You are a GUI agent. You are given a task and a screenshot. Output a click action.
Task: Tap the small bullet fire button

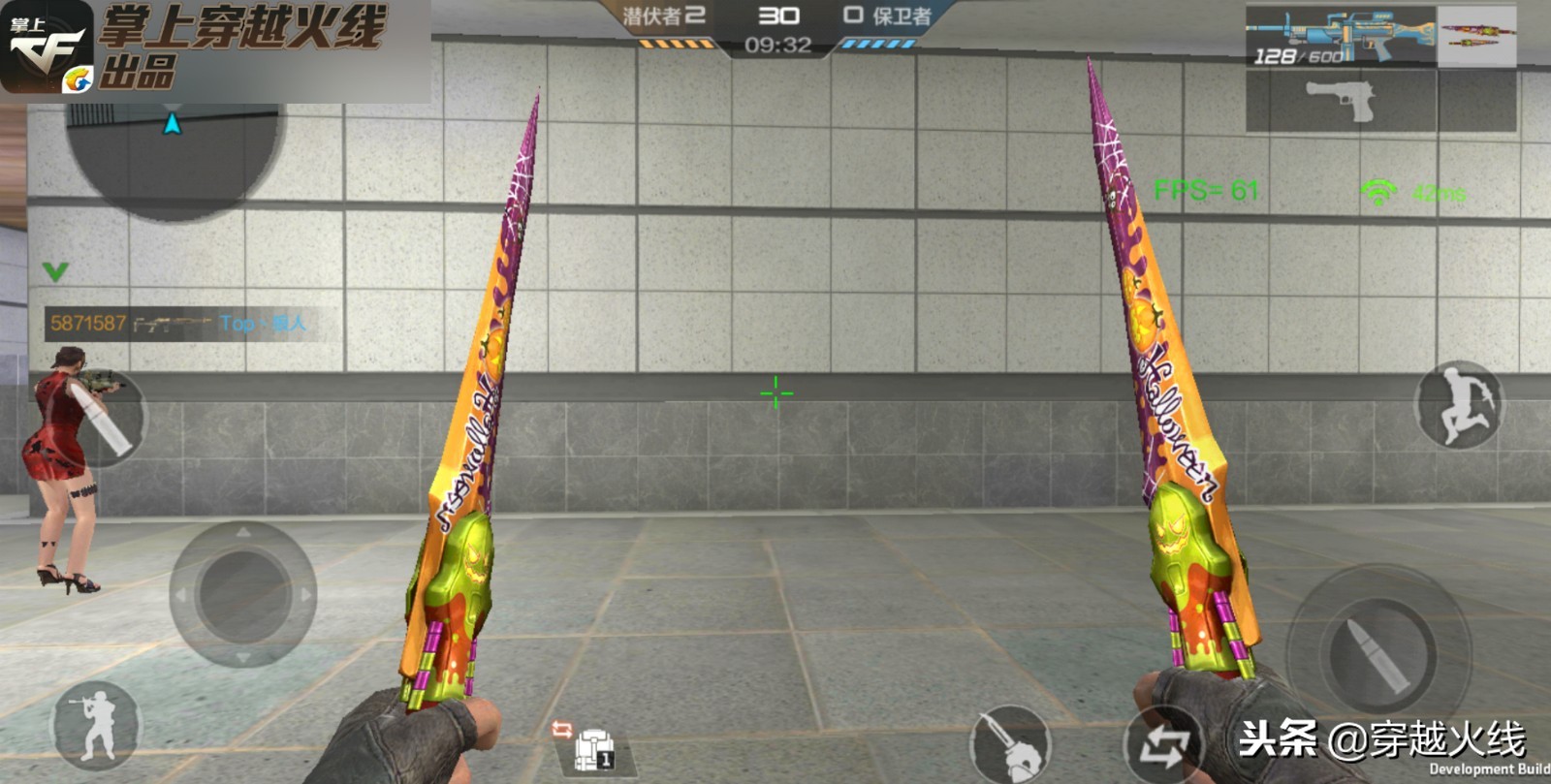coord(108,421)
